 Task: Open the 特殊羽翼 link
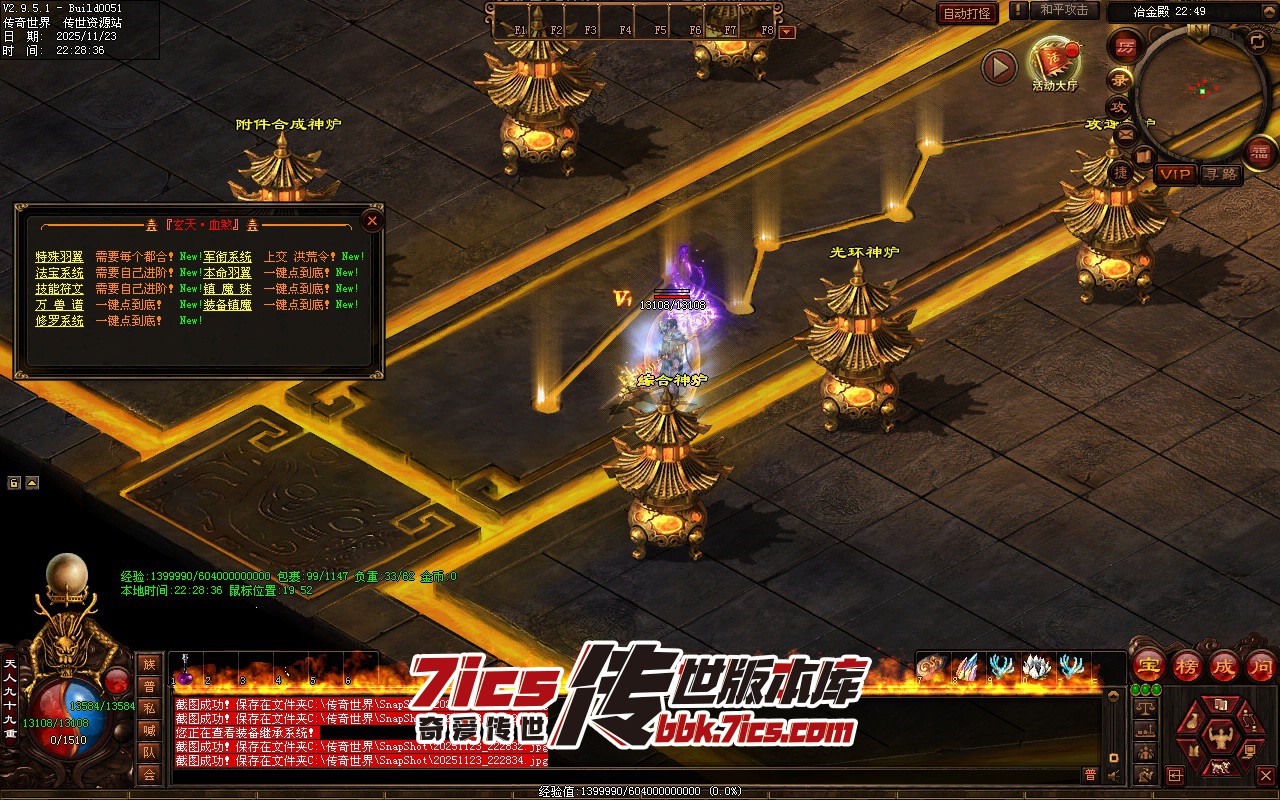pos(60,257)
